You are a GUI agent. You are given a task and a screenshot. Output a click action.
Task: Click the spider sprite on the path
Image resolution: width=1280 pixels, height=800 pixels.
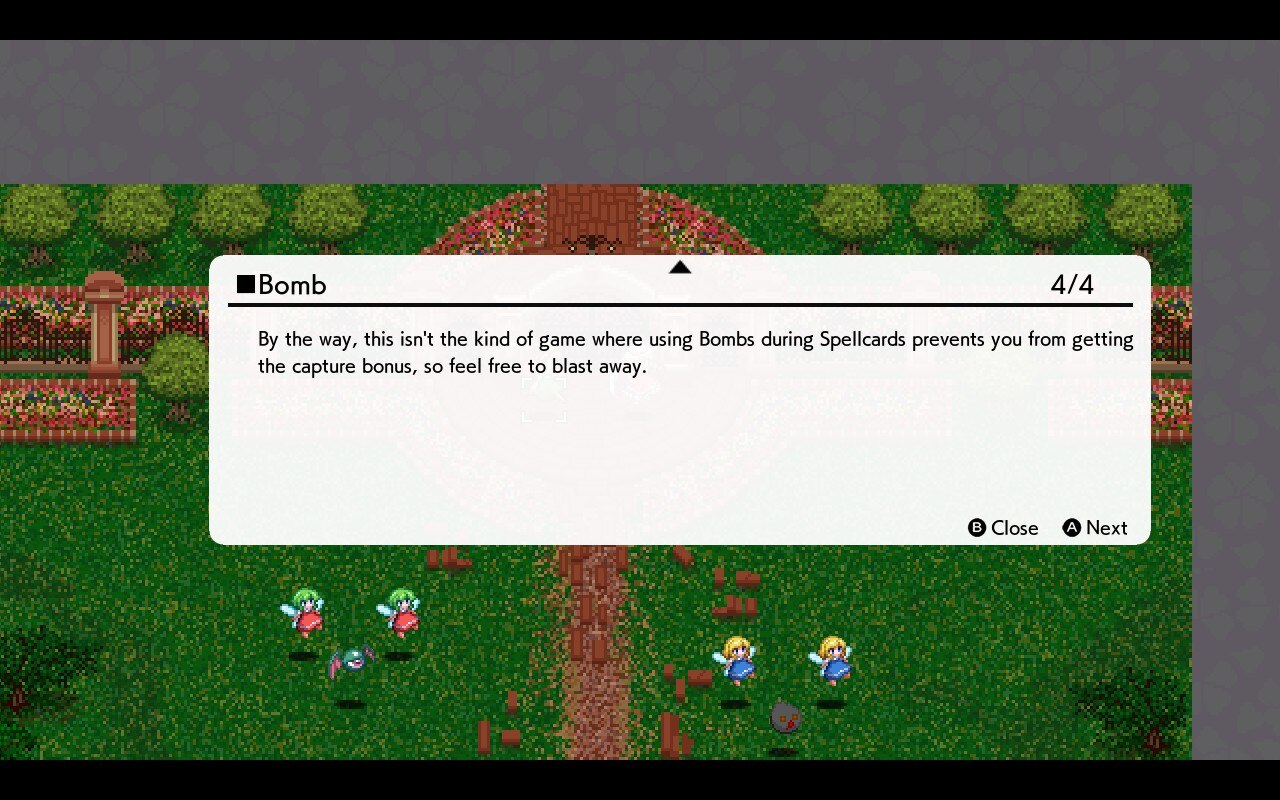[593, 243]
